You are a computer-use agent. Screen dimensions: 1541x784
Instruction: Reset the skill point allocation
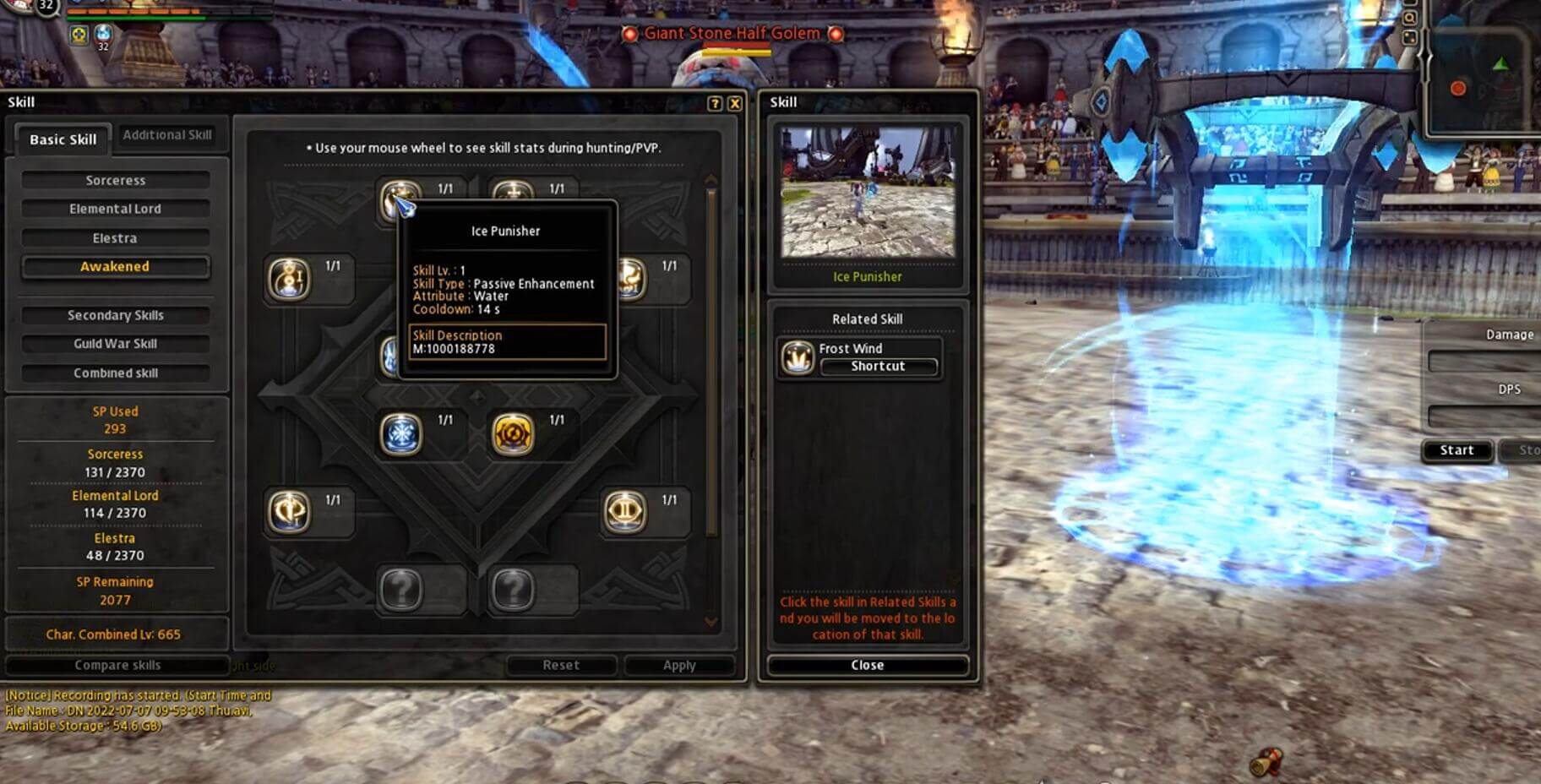pyautogui.click(x=561, y=666)
